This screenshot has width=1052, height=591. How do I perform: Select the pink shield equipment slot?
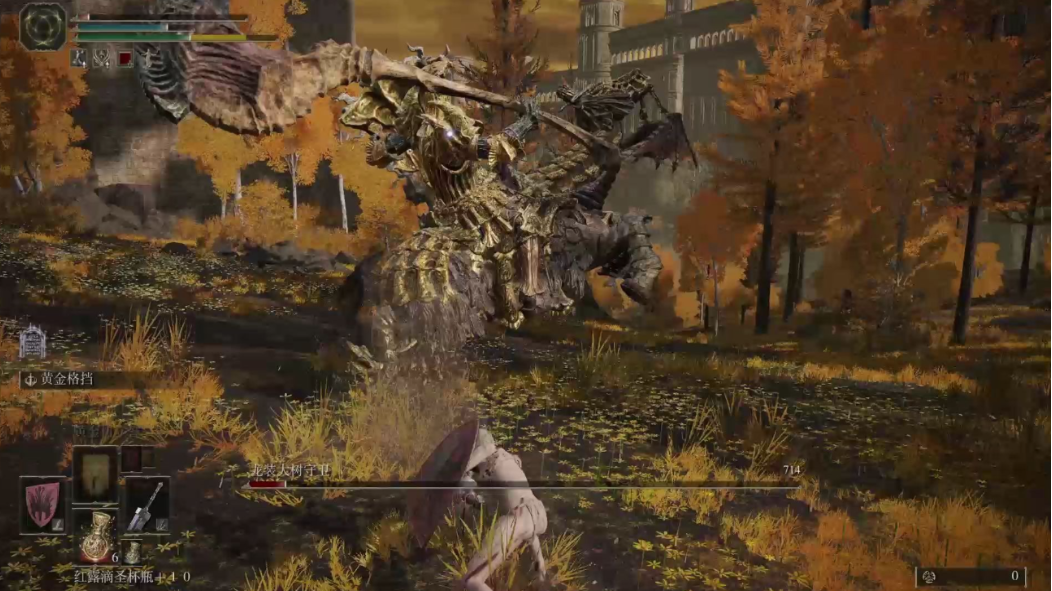tap(43, 505)
